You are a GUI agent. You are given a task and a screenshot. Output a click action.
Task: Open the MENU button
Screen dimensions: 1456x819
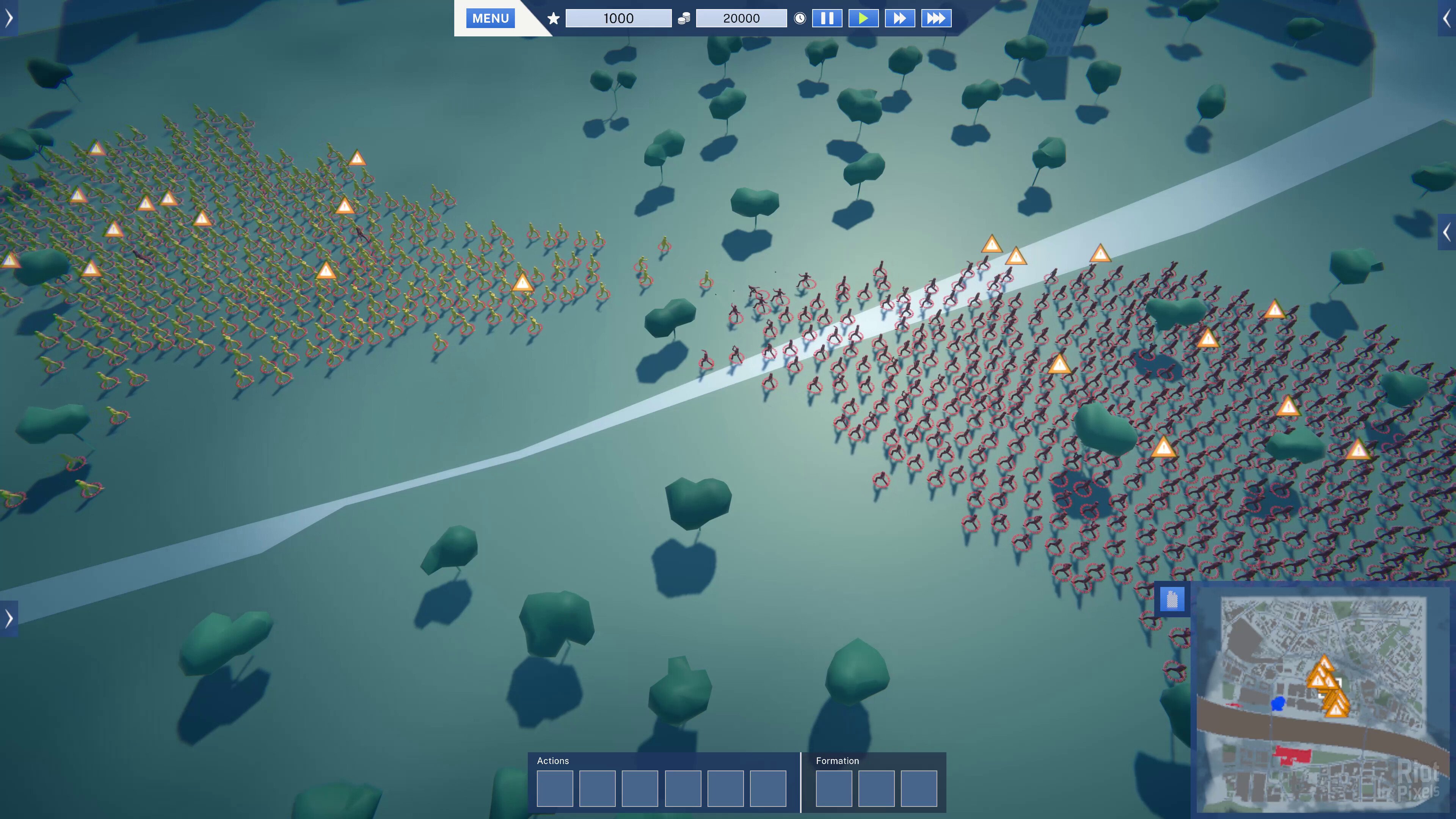(x=490, y=18)
